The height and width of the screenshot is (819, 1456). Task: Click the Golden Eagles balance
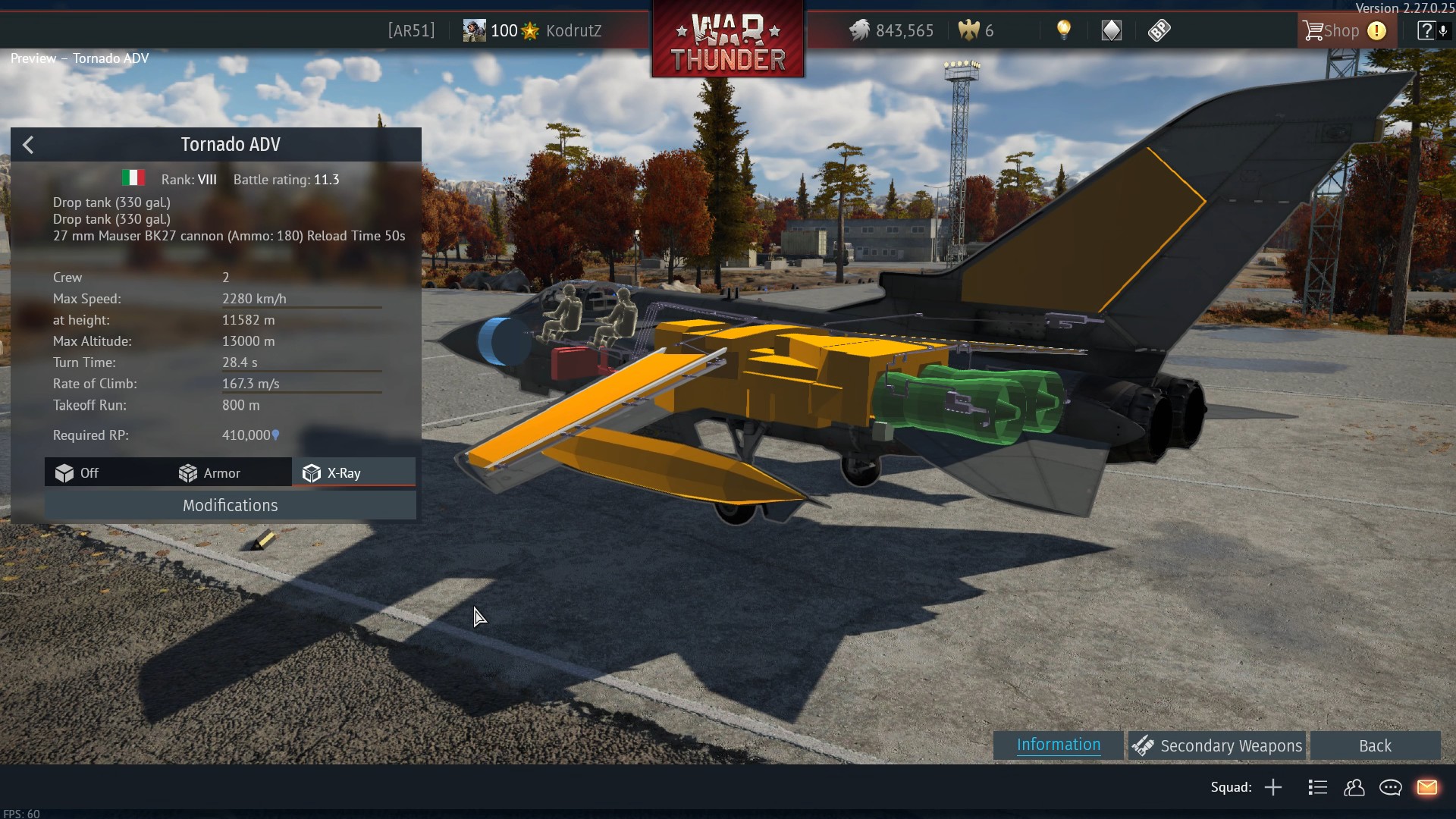[x=977, y=31]
